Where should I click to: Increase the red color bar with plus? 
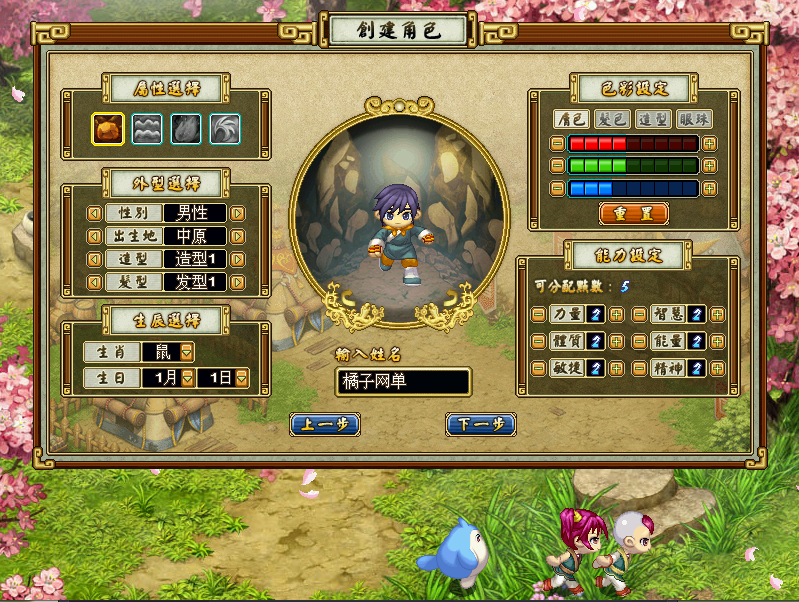tap(710, 143)
